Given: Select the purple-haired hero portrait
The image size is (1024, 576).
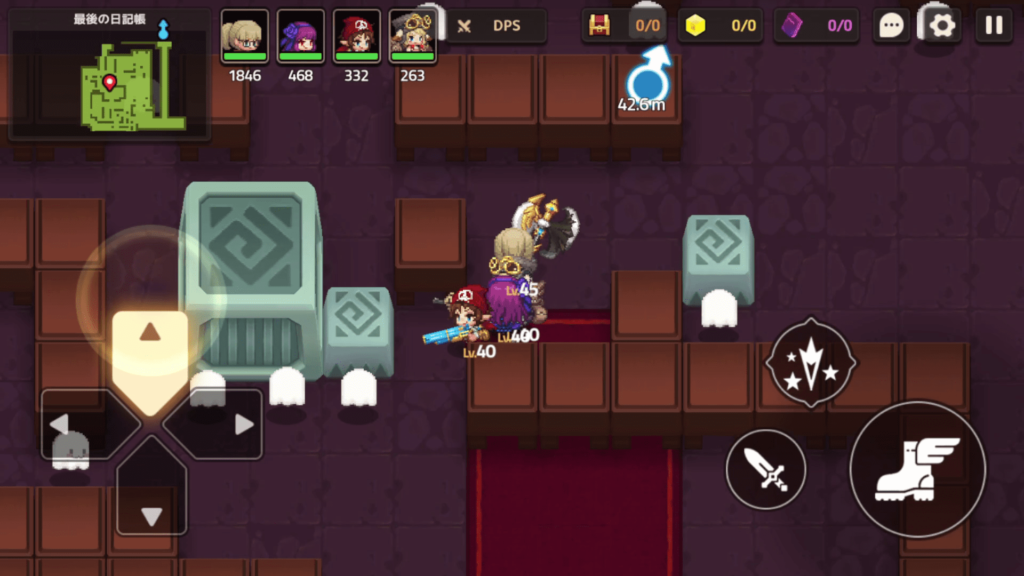Looking at the screenshot, I should click(301, 37).
